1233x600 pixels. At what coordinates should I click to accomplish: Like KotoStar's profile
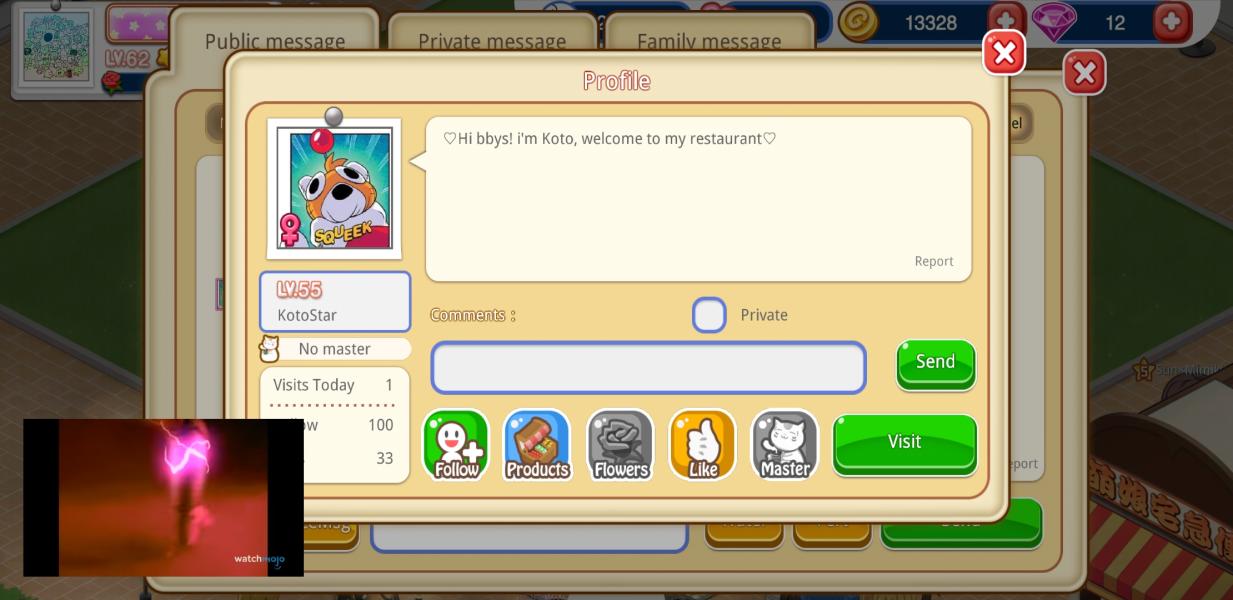point(702,445)
